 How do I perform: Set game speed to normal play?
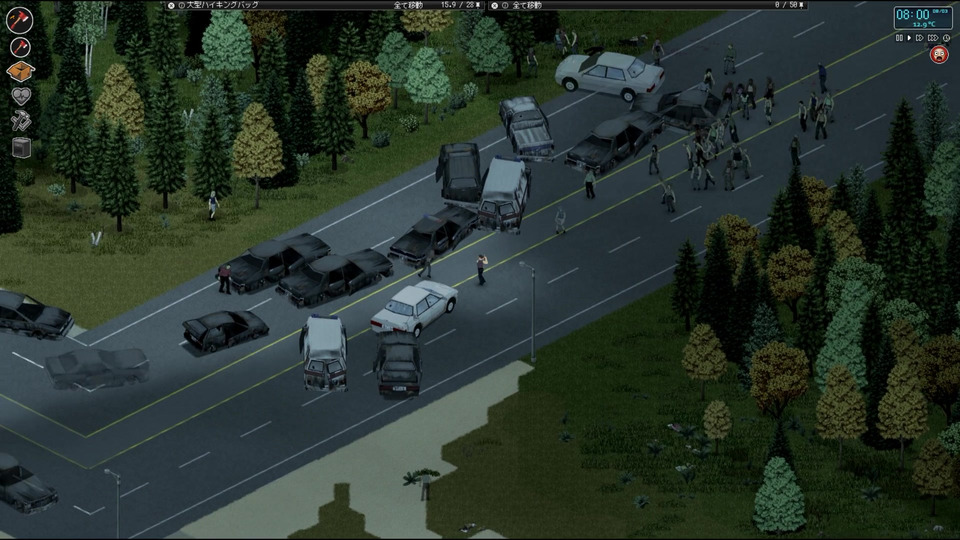coord(909,38)
